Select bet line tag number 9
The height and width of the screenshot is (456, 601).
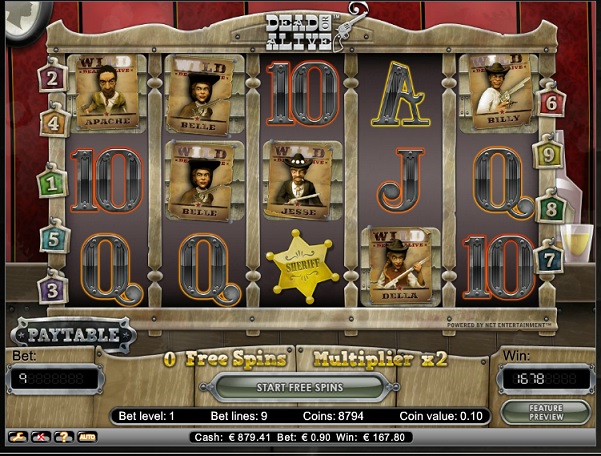(x=549, y=155)
